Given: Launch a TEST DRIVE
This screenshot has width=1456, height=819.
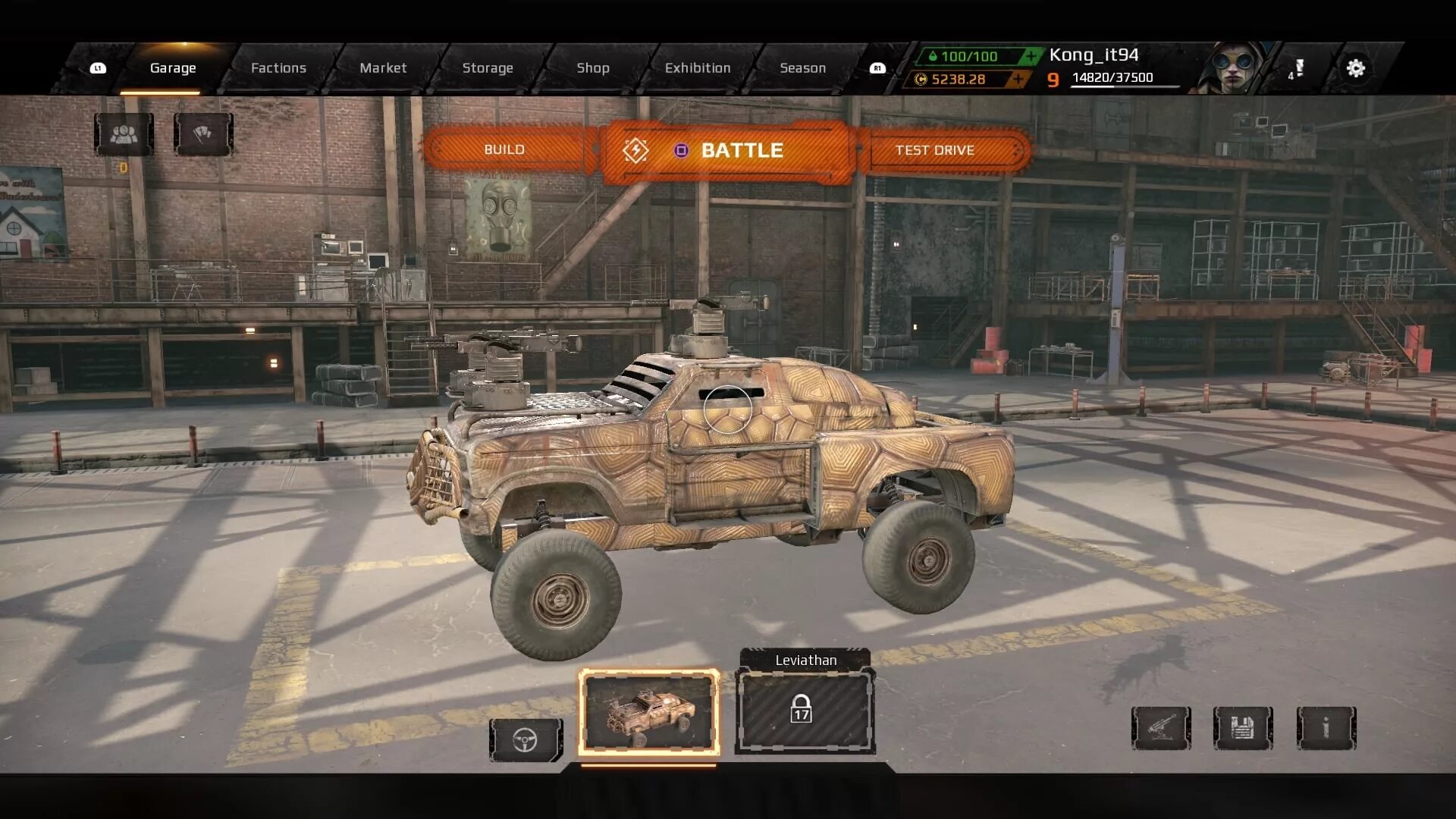Looking at the screenshot, I should tap(935, 150).
